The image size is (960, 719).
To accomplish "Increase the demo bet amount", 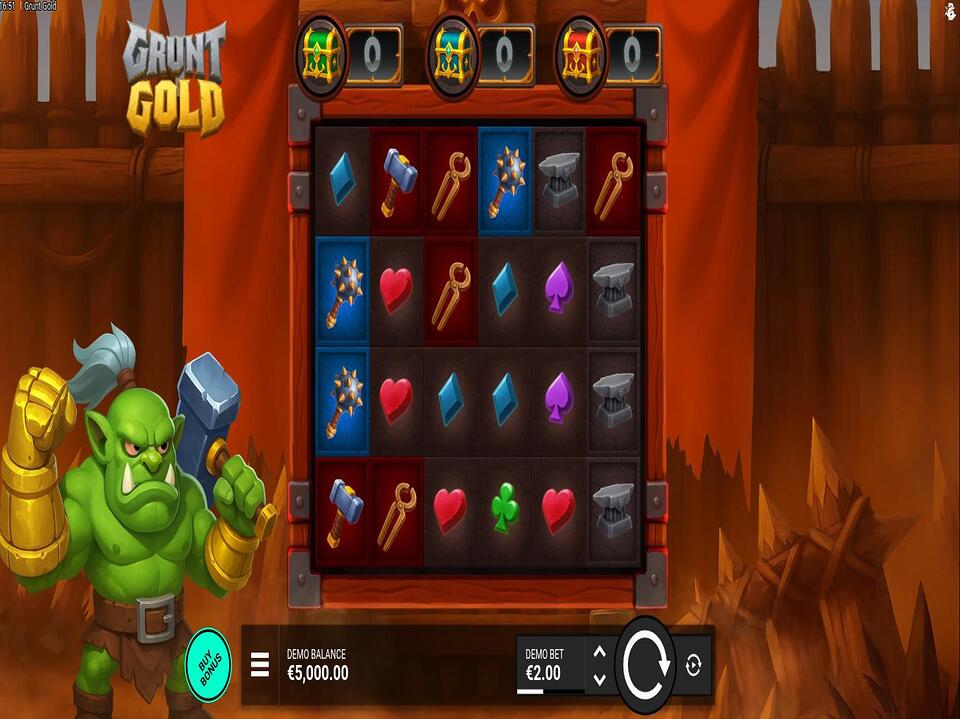I will pos(599,652).
